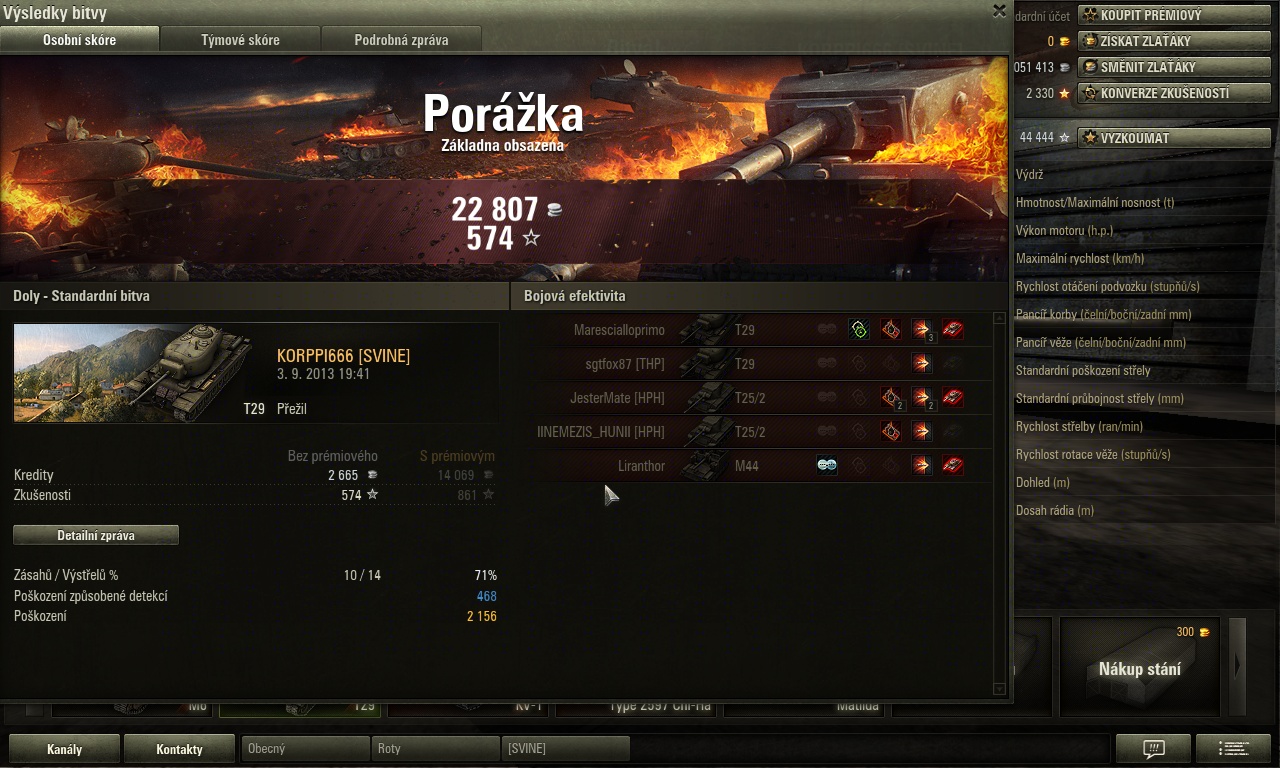The image size is (1280, 768).
Task: Click the Vyzkoumat research button
Action: click(1174, 138)
